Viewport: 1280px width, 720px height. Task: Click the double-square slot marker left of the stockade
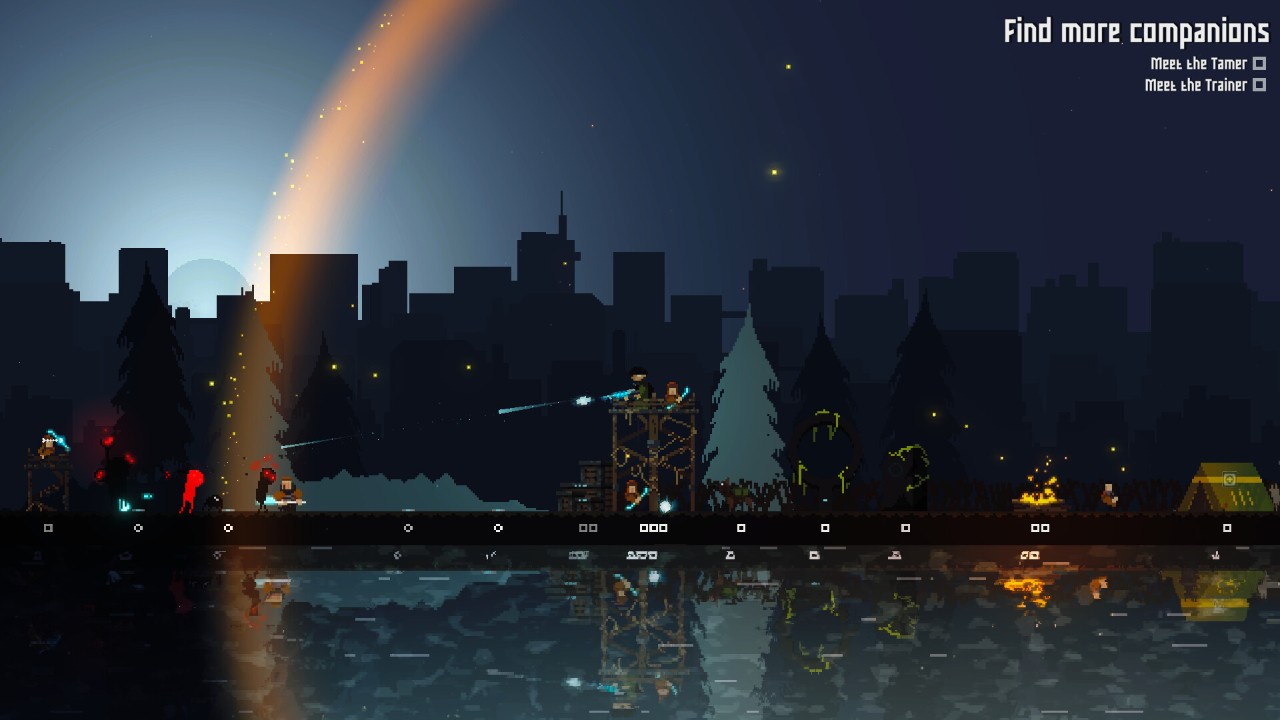pyautogui.click(x=588, y=527)
